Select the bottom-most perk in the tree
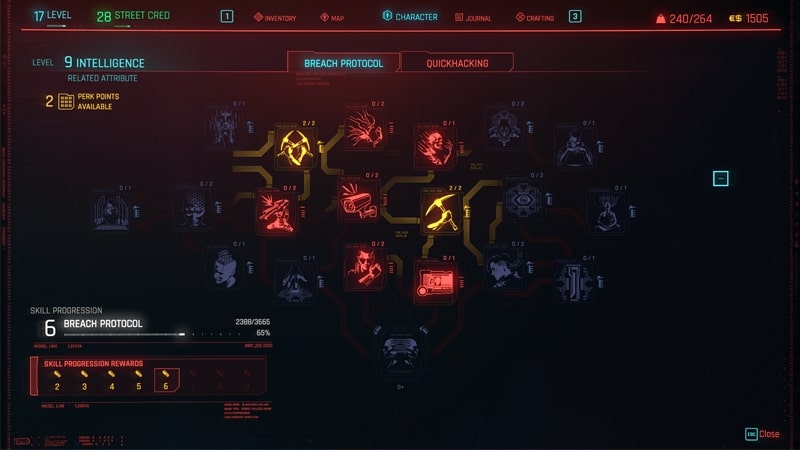Viewport: 800px width, 450px height. [x=401, y=355]
